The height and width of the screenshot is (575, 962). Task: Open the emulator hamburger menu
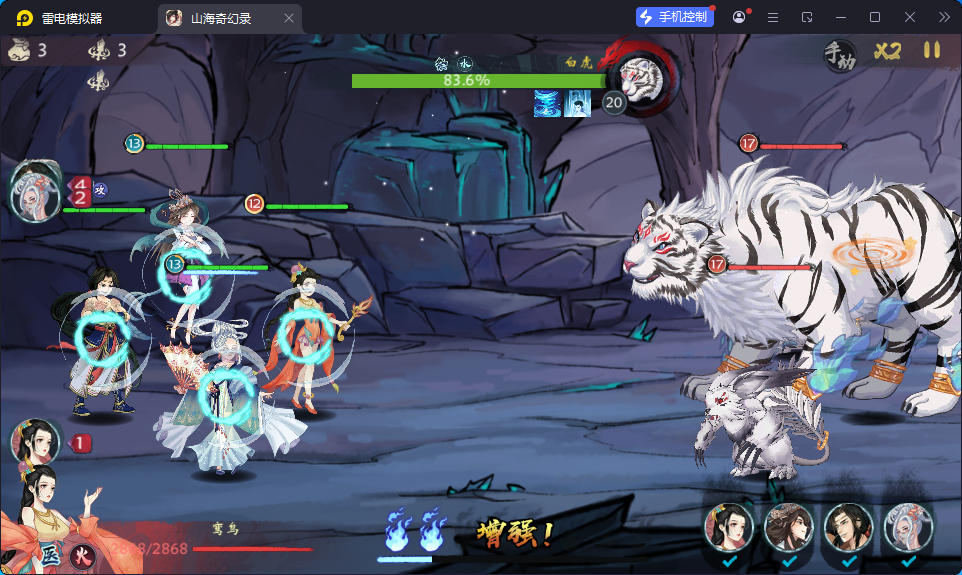pyautogui.click(x=772, y=18)
